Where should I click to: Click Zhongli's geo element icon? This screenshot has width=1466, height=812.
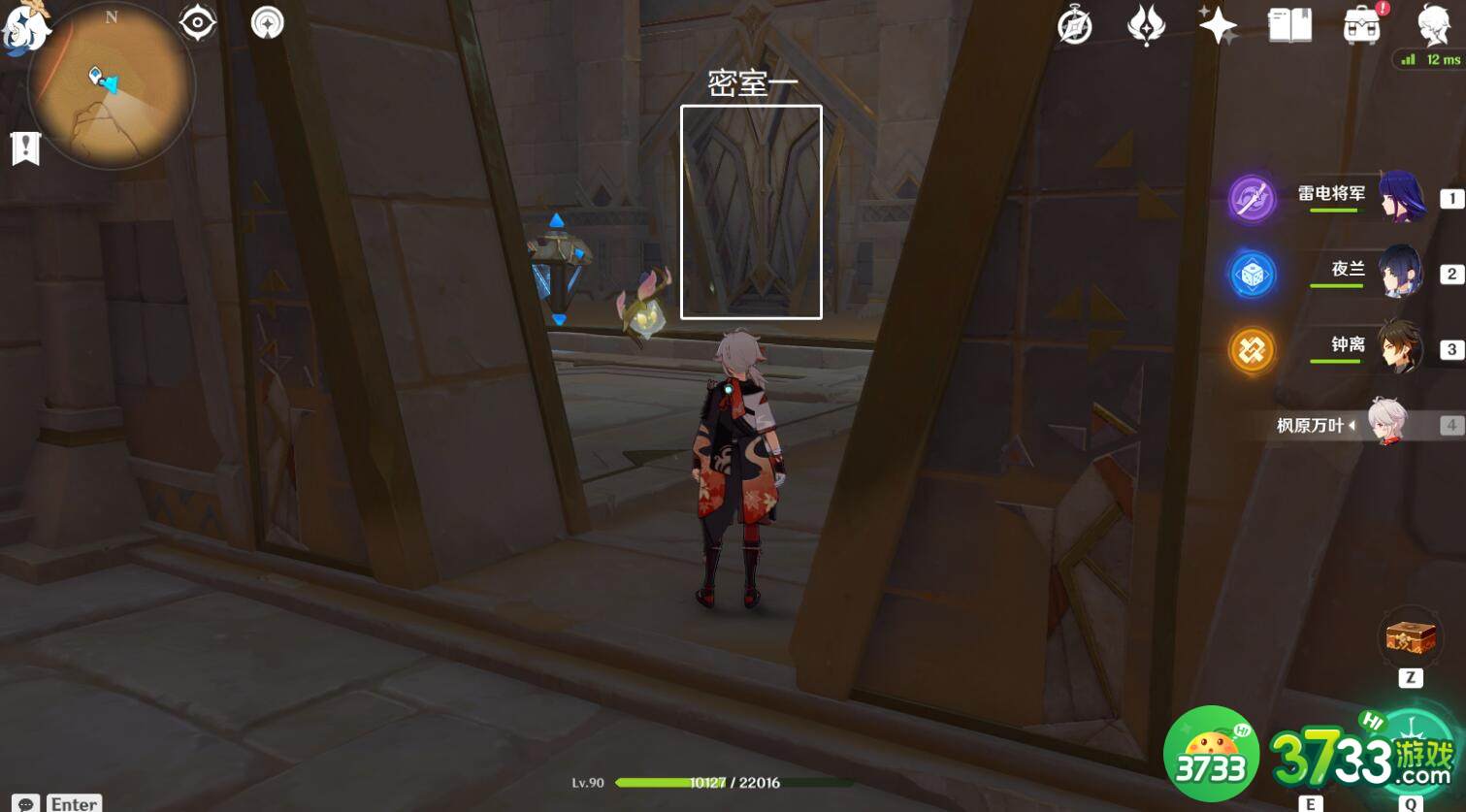pyautogui.click(x=1253, y=350)
